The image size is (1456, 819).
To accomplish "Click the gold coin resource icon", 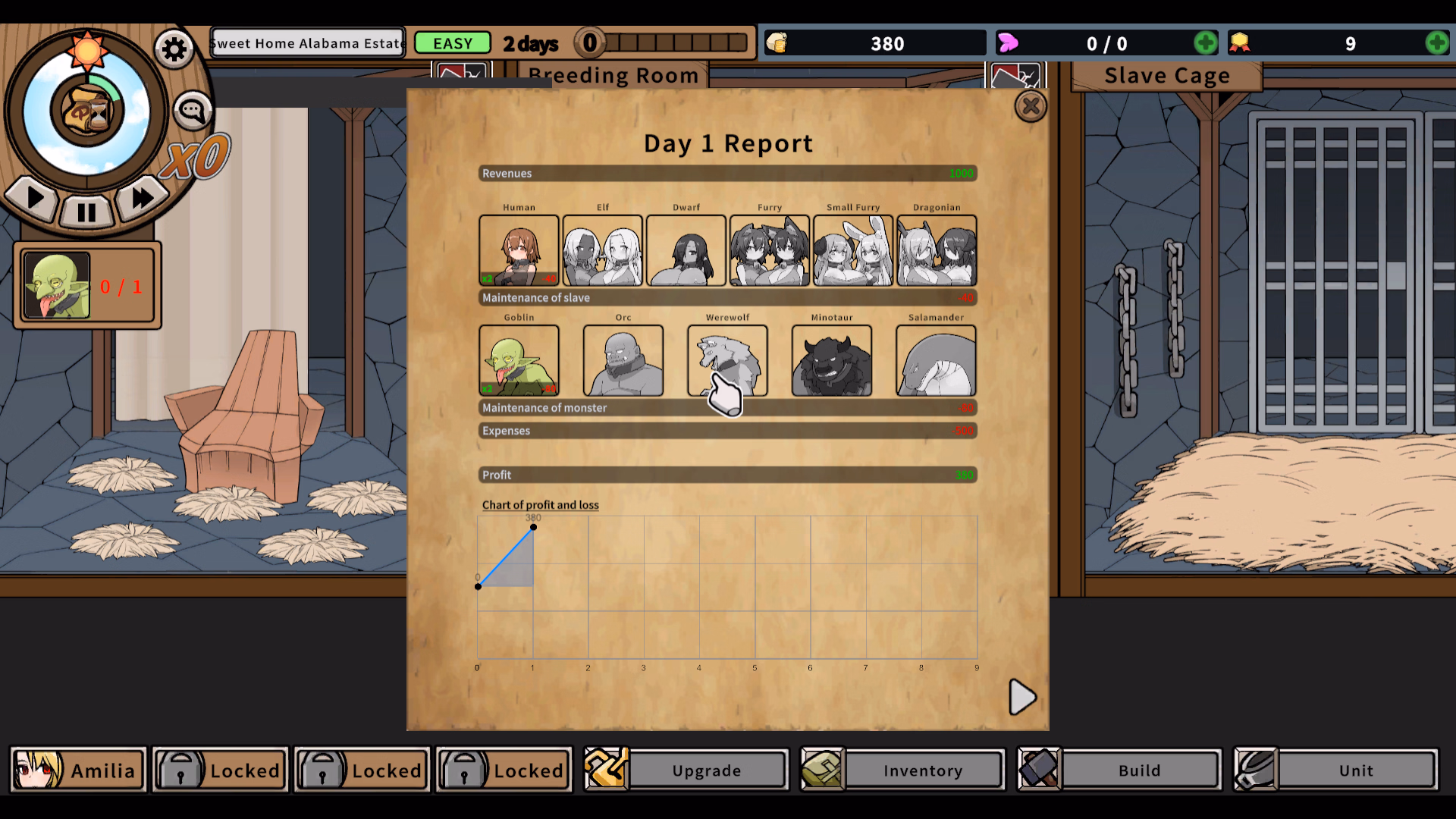I will (x=778, y=42).
